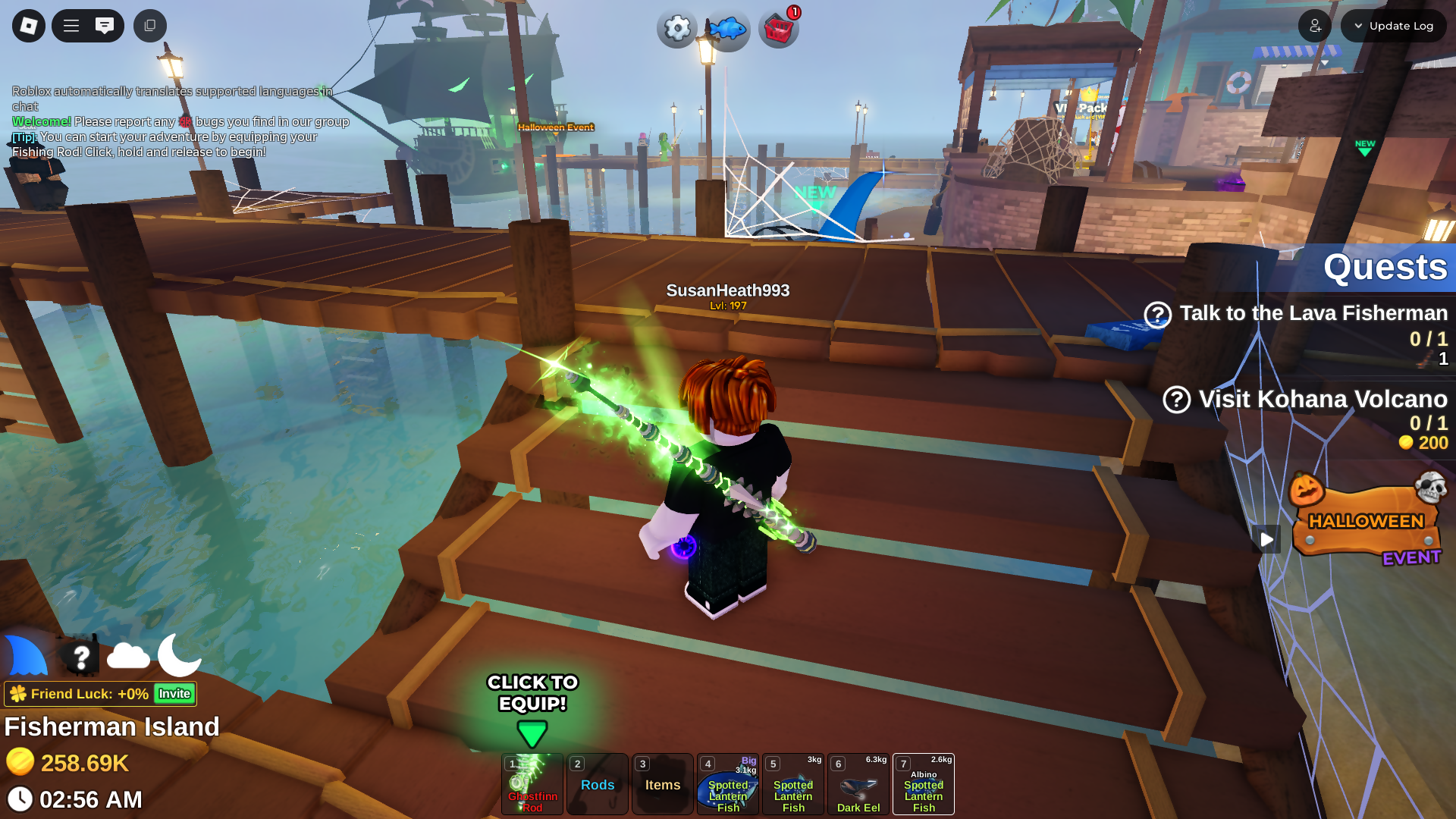This screenshot has height=819, width=1456.
Task: Click the play arrow beside Halloween Event
Action: click(1266, 539)
